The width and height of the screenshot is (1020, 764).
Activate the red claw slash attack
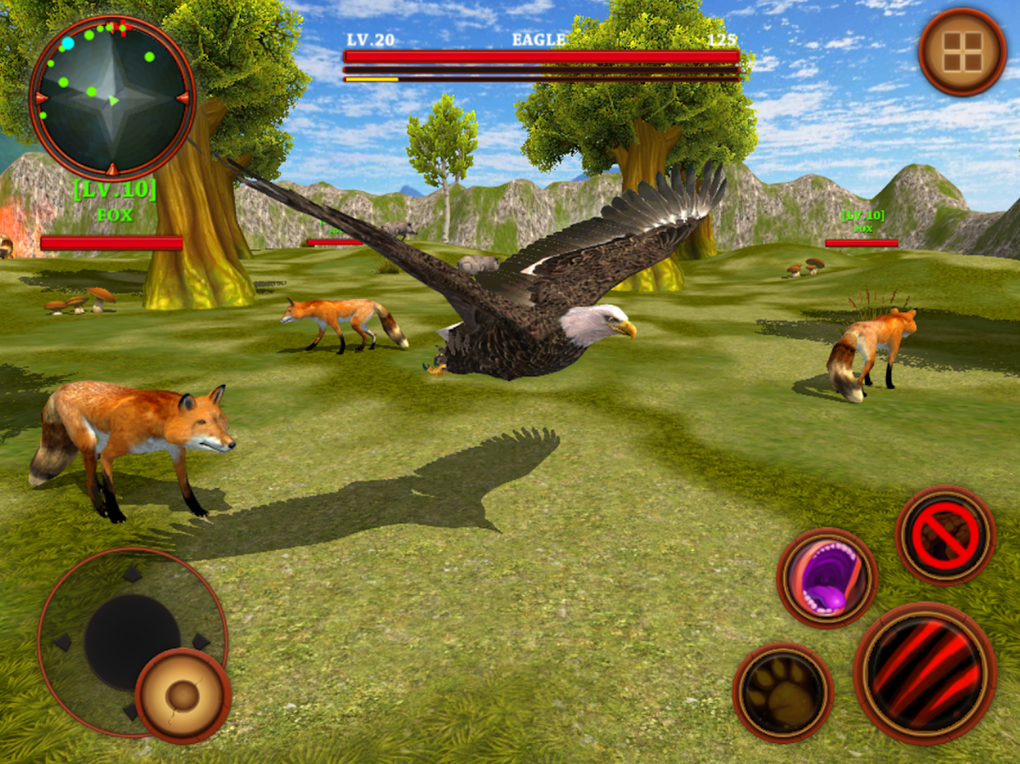click(924, 672)
